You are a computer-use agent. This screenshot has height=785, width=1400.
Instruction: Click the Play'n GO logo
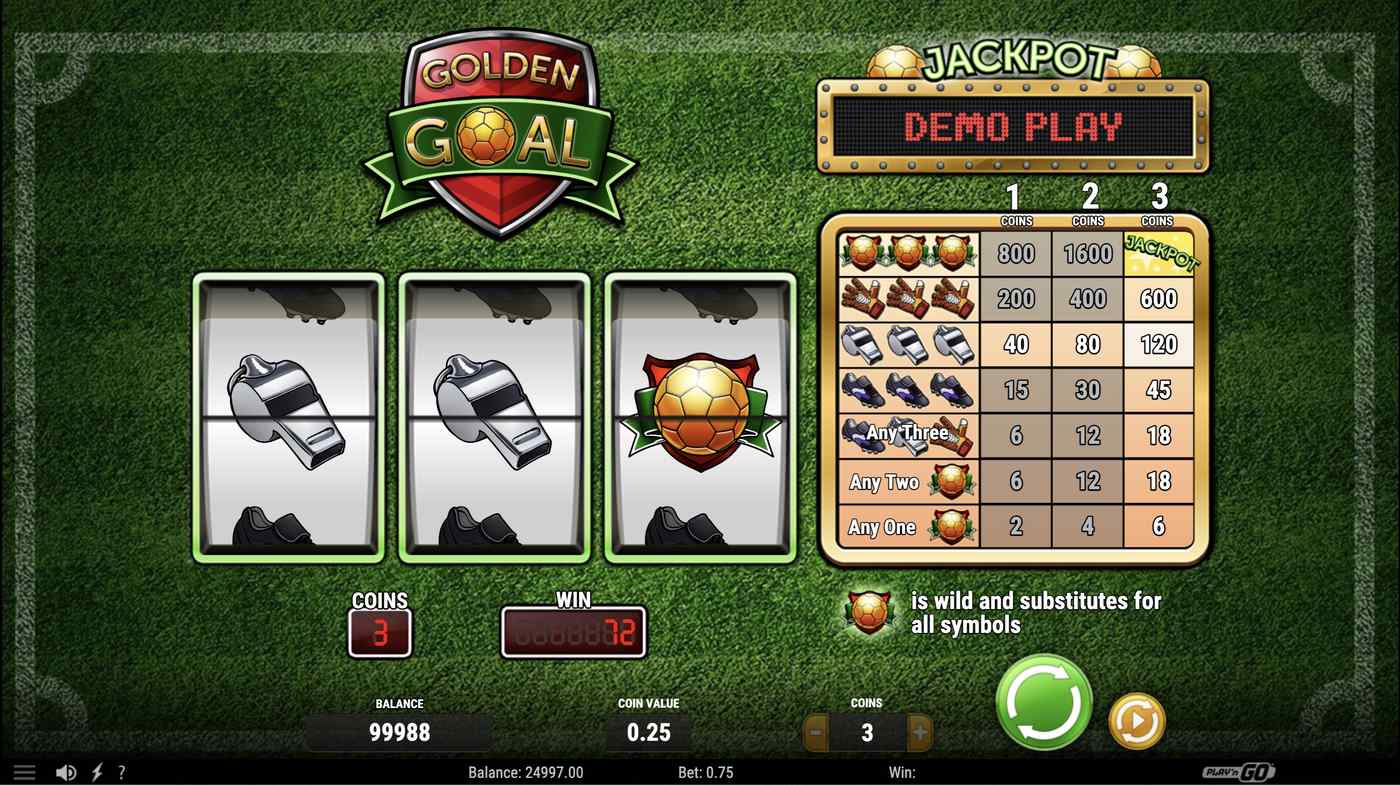(1240, 771)
